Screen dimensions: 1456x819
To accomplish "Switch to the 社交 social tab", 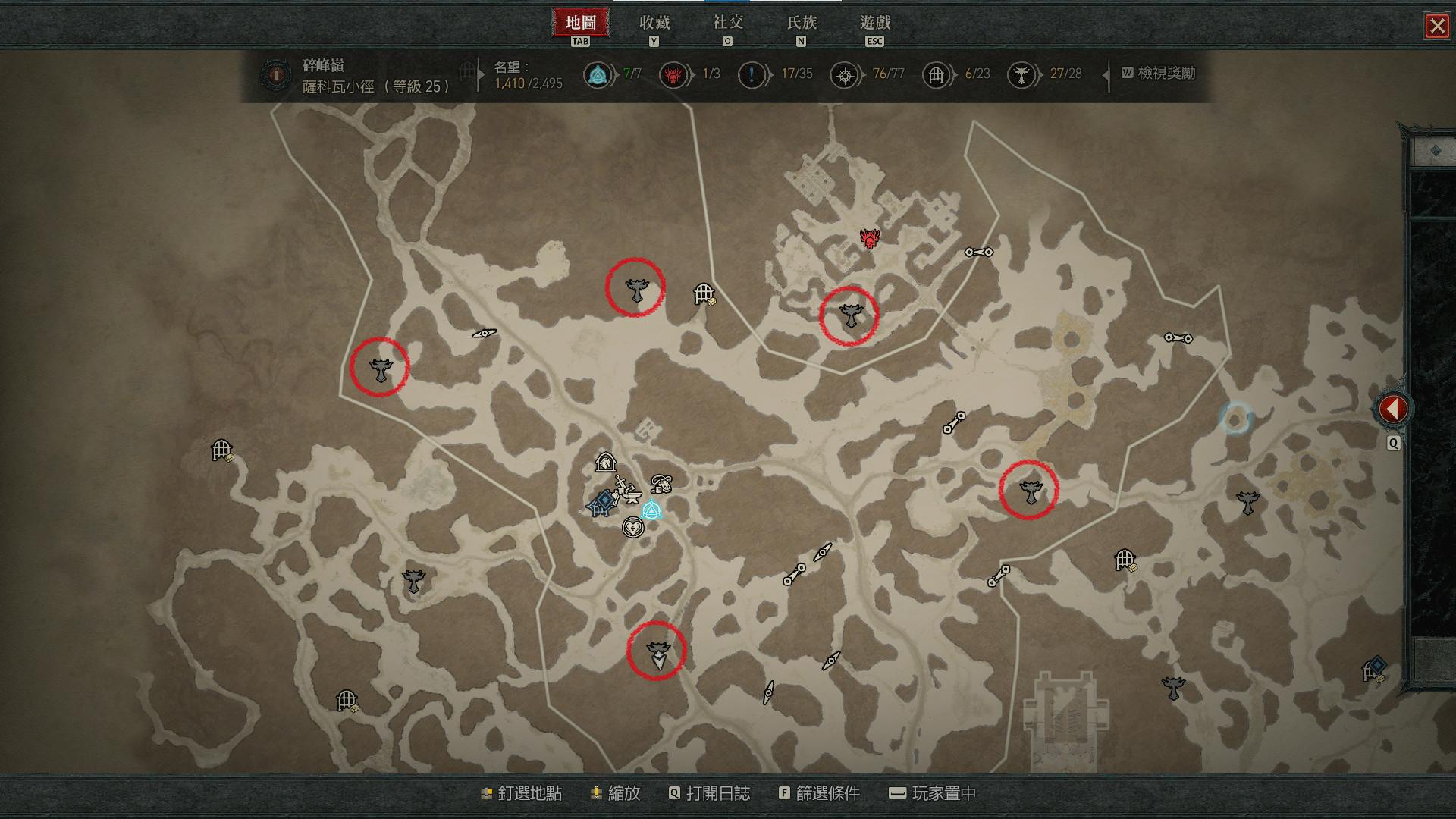I will tap(727, 23).
